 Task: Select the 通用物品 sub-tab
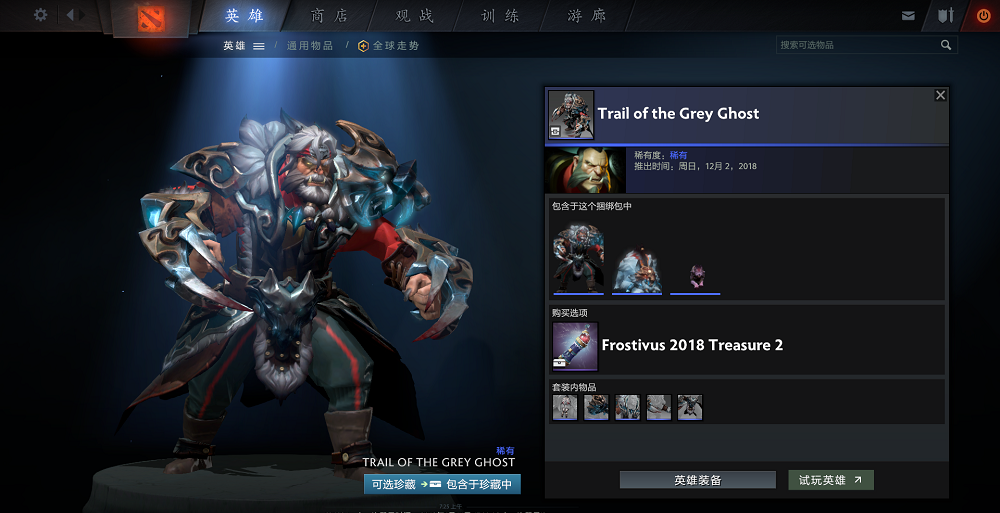point(310,46)
